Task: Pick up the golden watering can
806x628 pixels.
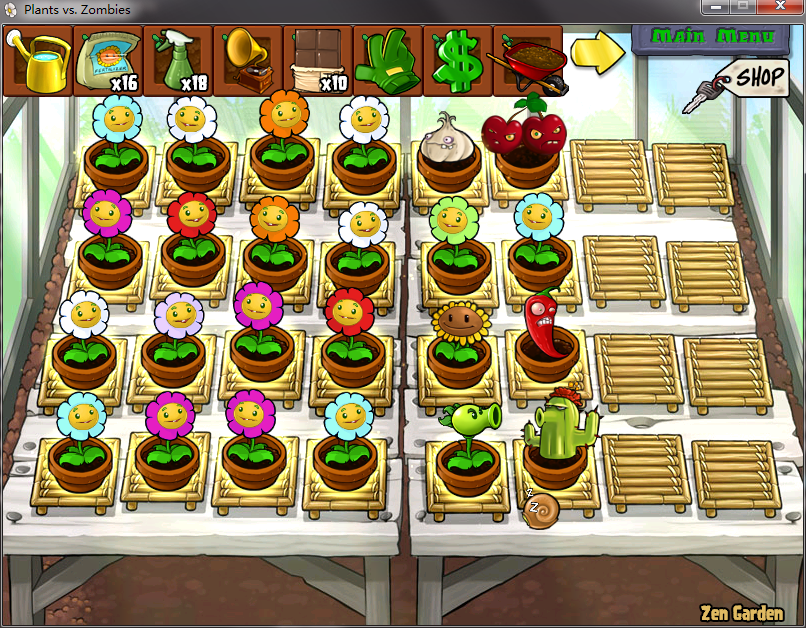Action: (x=38, y=61)
